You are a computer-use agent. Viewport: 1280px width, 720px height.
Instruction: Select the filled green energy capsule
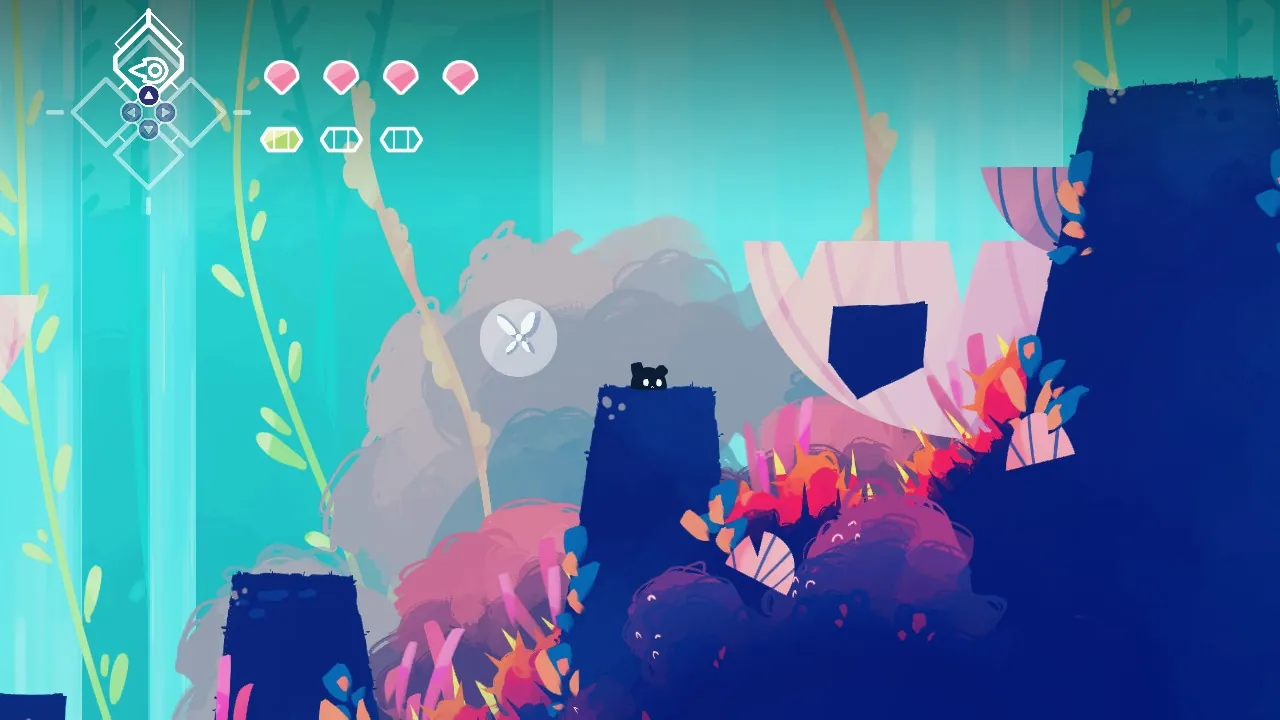point(281,140)
